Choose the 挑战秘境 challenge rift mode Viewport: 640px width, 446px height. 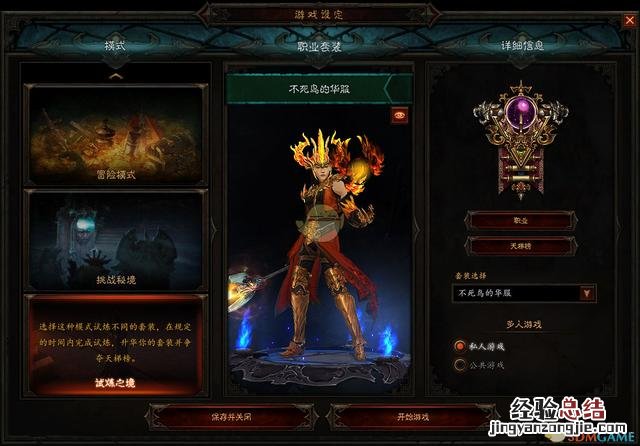point(116,239)
